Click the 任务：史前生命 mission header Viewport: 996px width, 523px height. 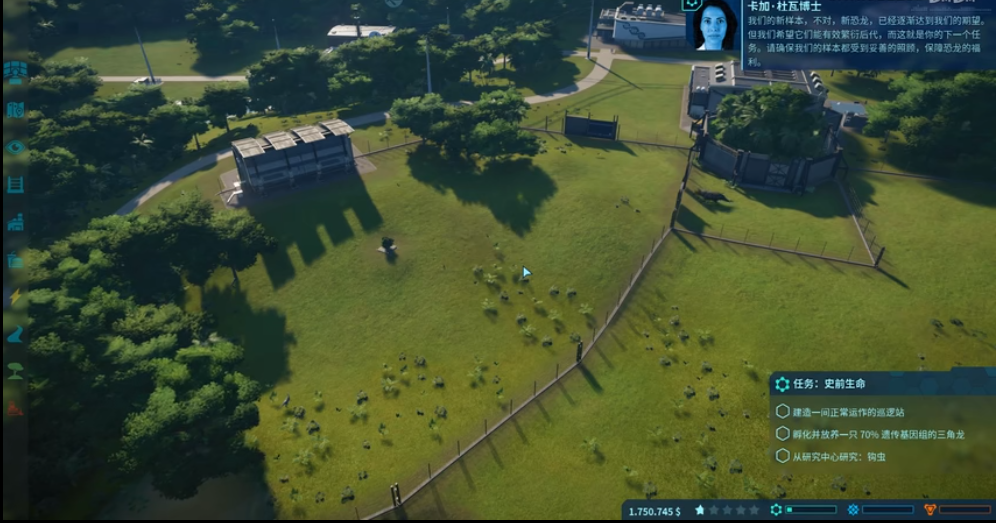(830, 384)
